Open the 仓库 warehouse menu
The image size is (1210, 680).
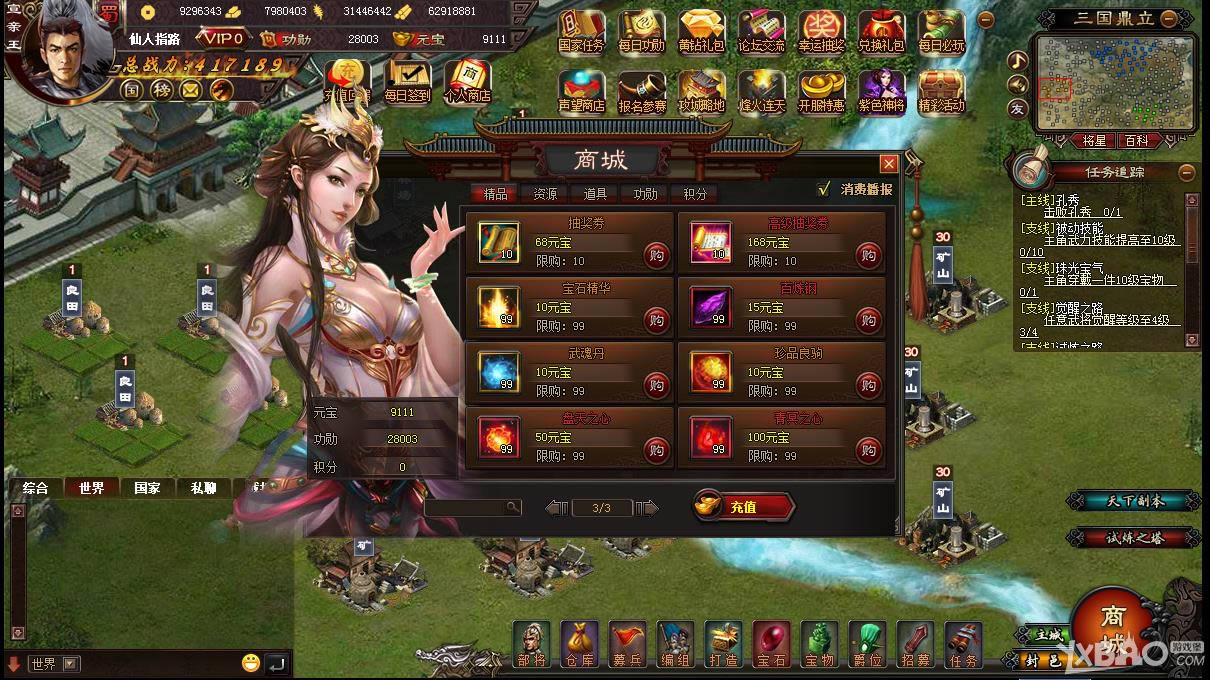click(579, 644)
